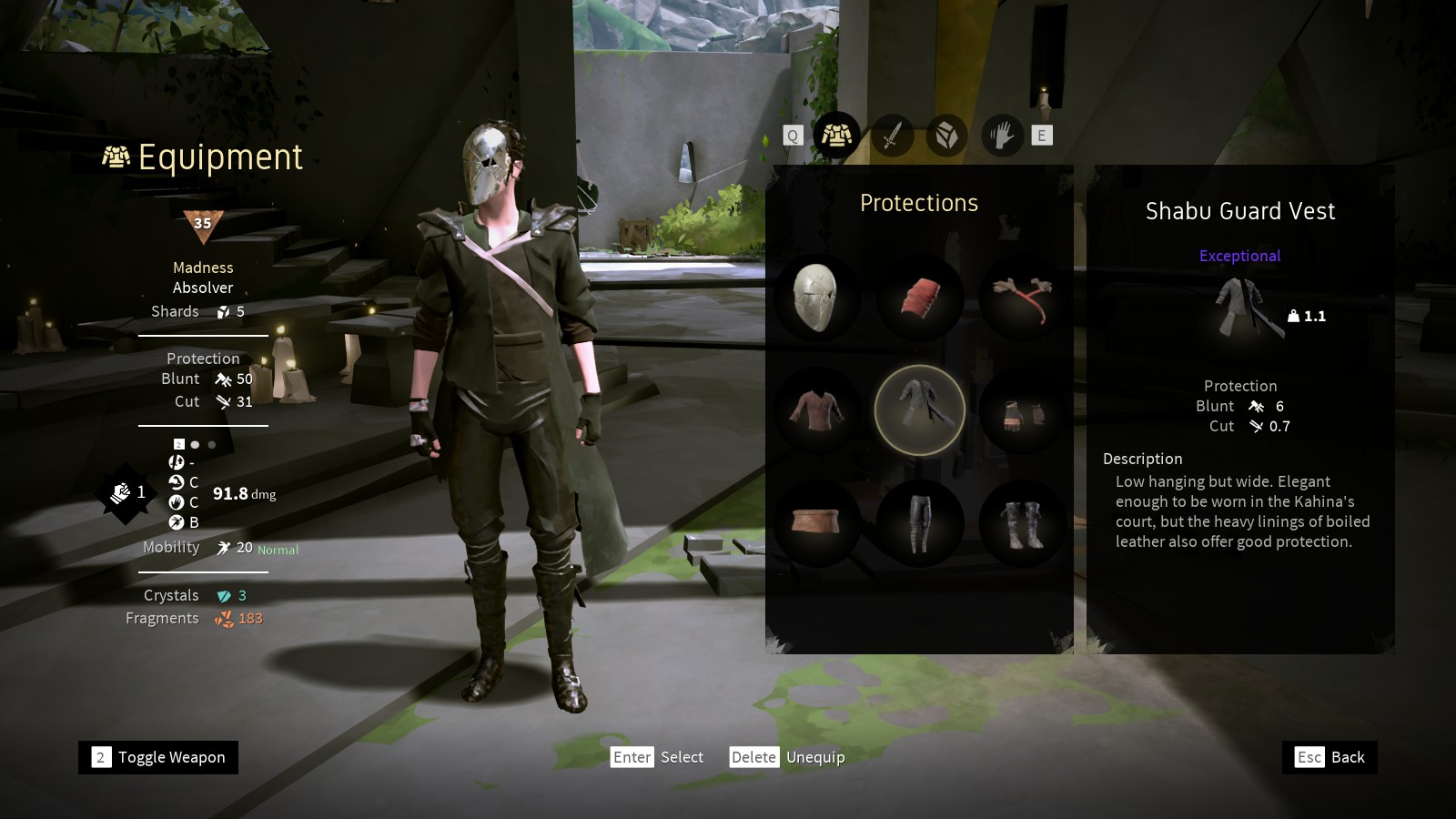
Task: Select the pink chest shirt slot
Action: pyautogui.click(x=816, y=409)
